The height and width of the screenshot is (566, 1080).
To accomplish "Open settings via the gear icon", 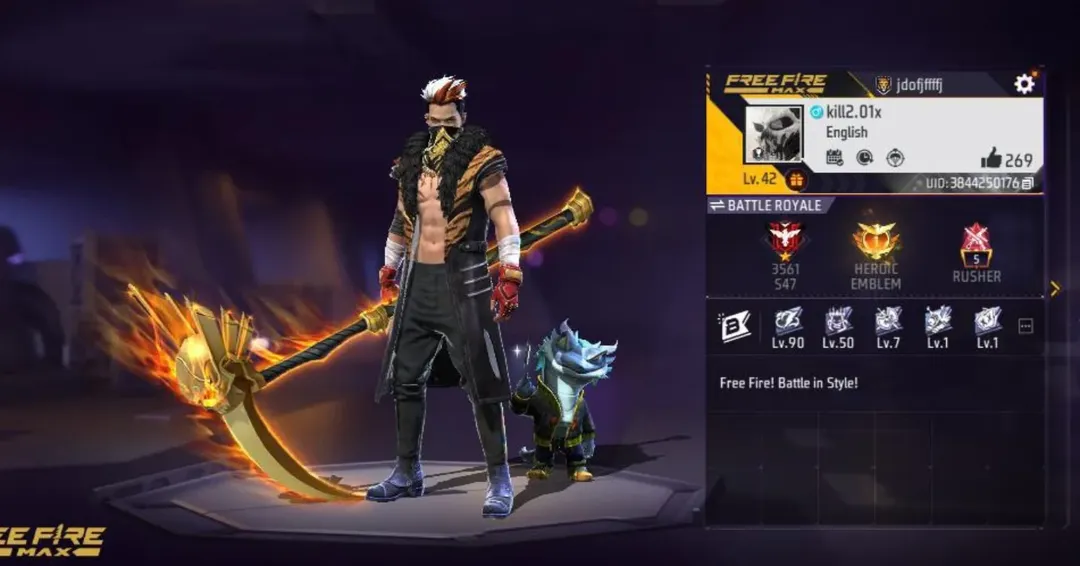I will point(1024,84).
